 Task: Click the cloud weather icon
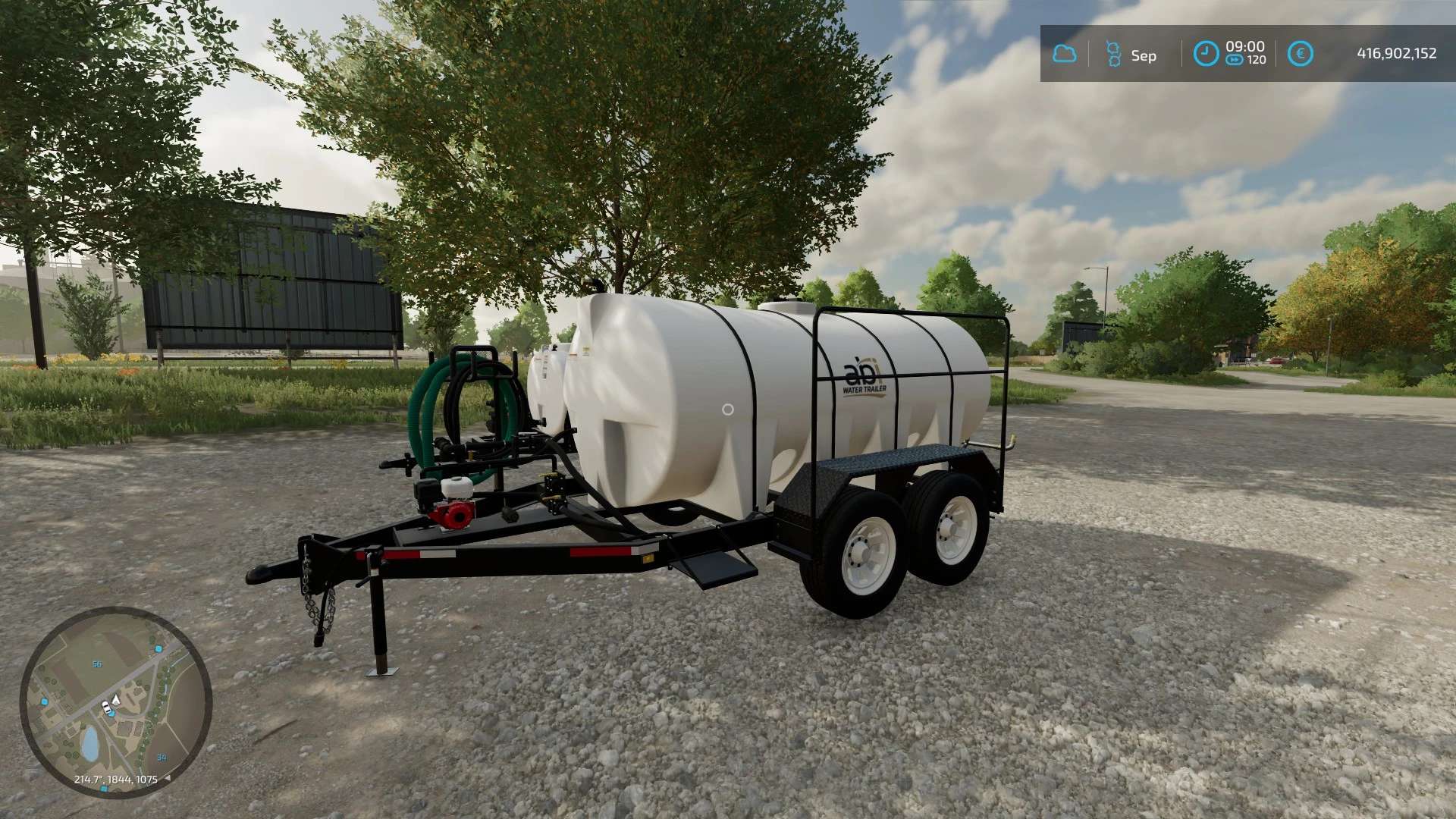(x=1064, y=54)
